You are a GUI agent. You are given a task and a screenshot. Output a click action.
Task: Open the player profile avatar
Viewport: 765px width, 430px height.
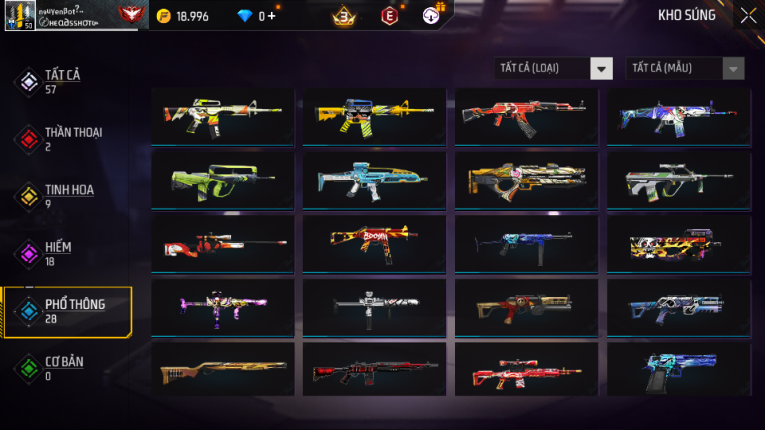(19, 15)
